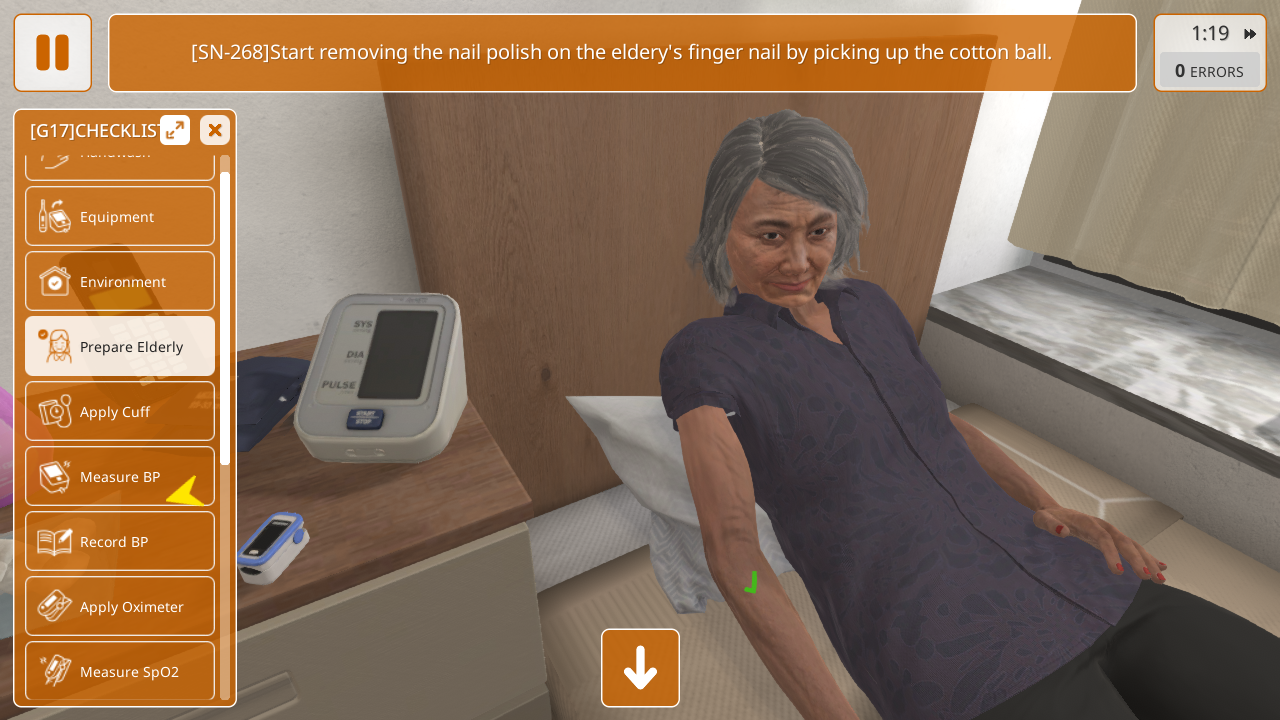Select the Apply Oximeter step

[120, 606]
